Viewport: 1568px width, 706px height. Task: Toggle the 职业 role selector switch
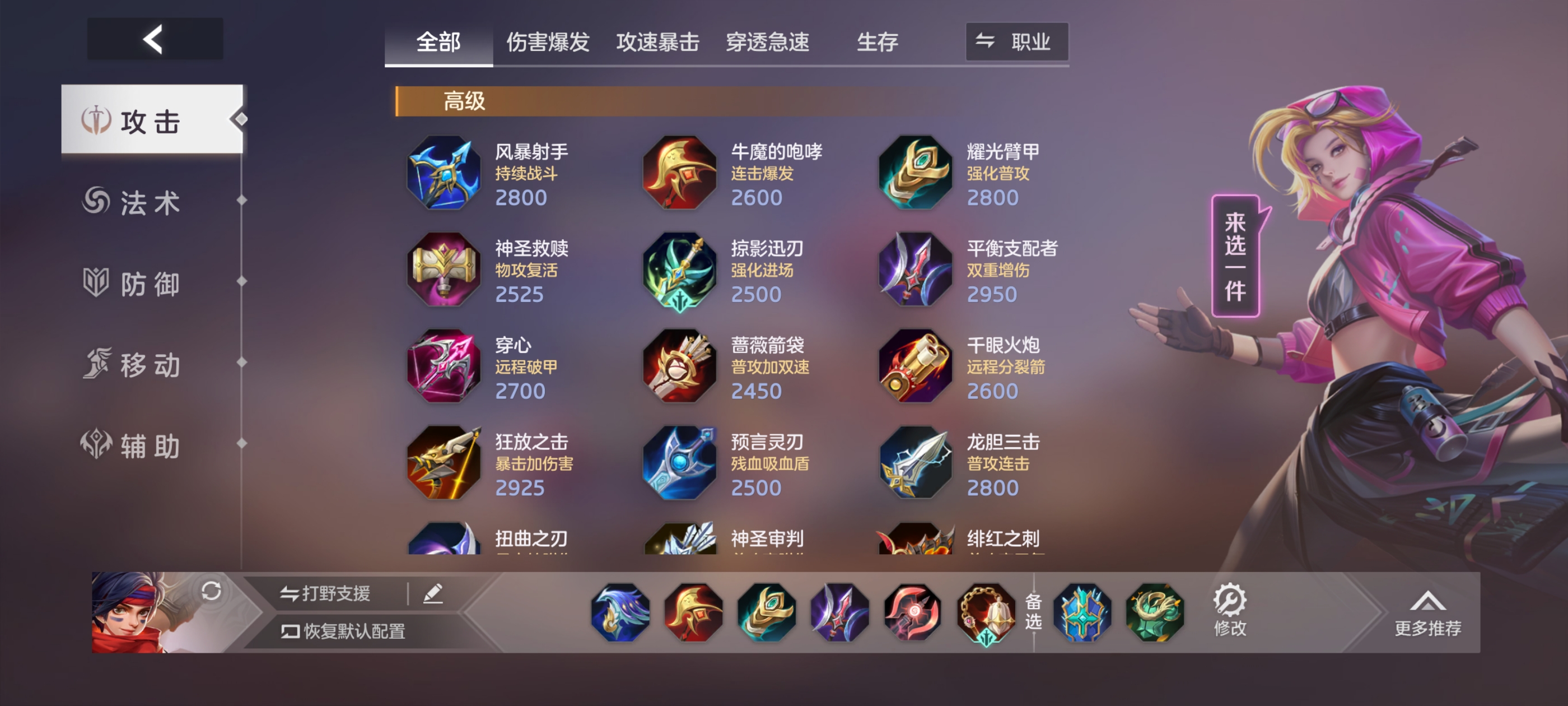(x=1016, y=42)
